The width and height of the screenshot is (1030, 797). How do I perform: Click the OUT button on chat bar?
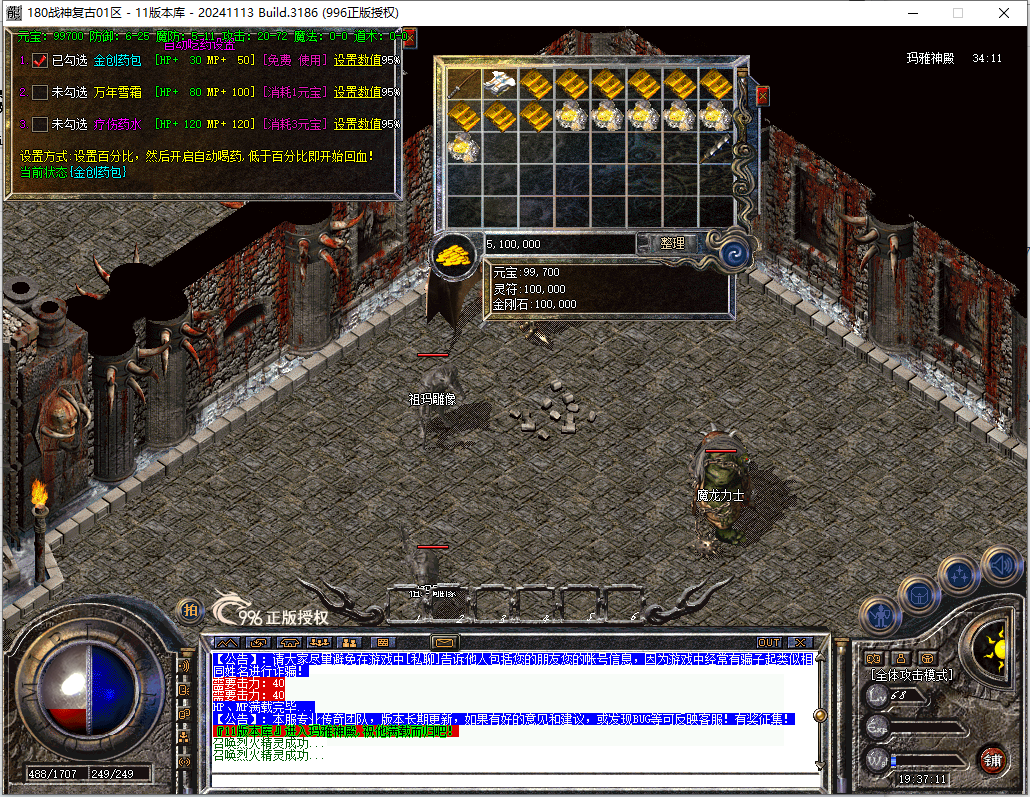click(x=768, y=642)
